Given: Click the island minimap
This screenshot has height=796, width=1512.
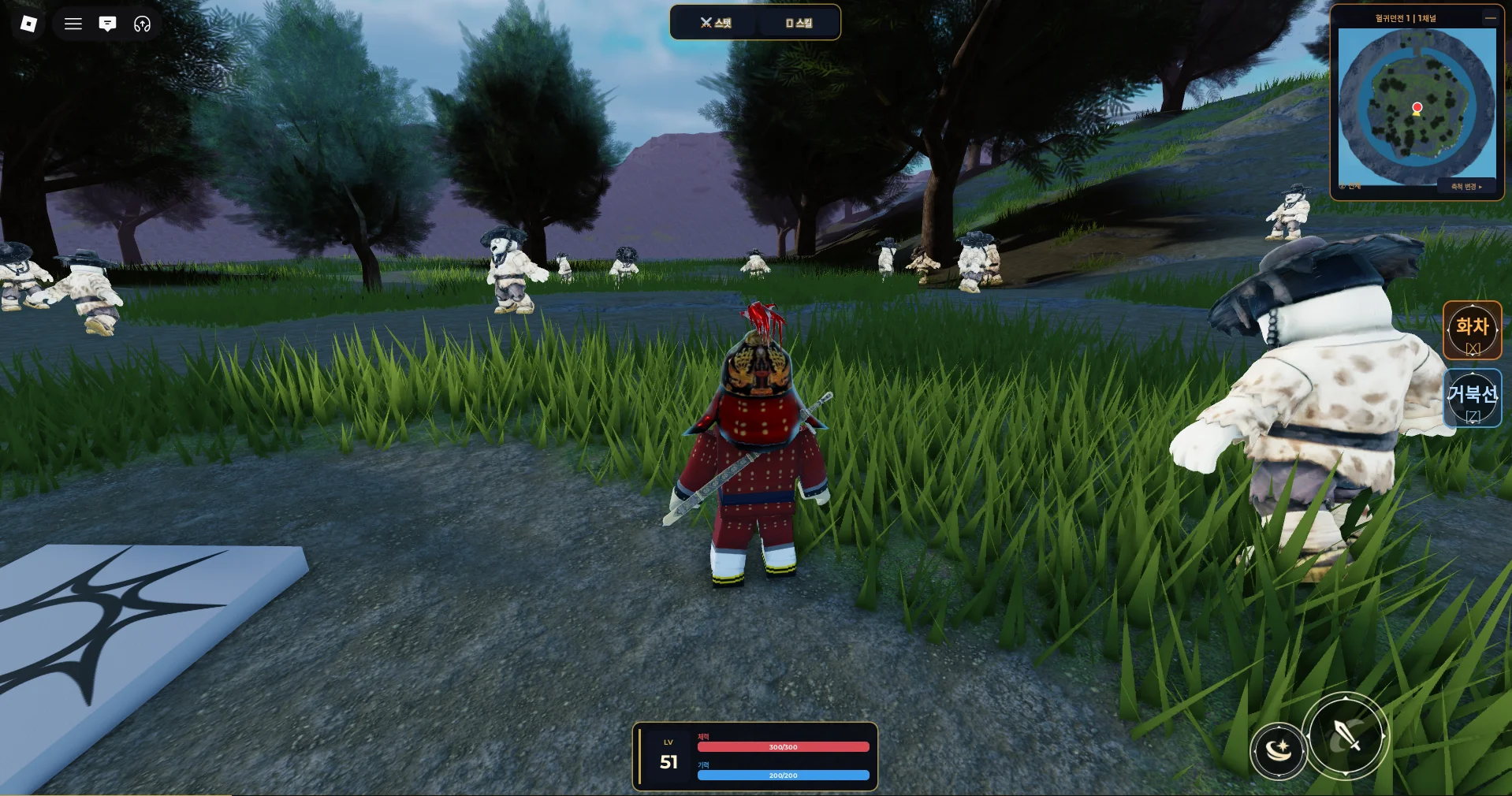Looking at the screenshot, I should click(x=1417, y=106).
